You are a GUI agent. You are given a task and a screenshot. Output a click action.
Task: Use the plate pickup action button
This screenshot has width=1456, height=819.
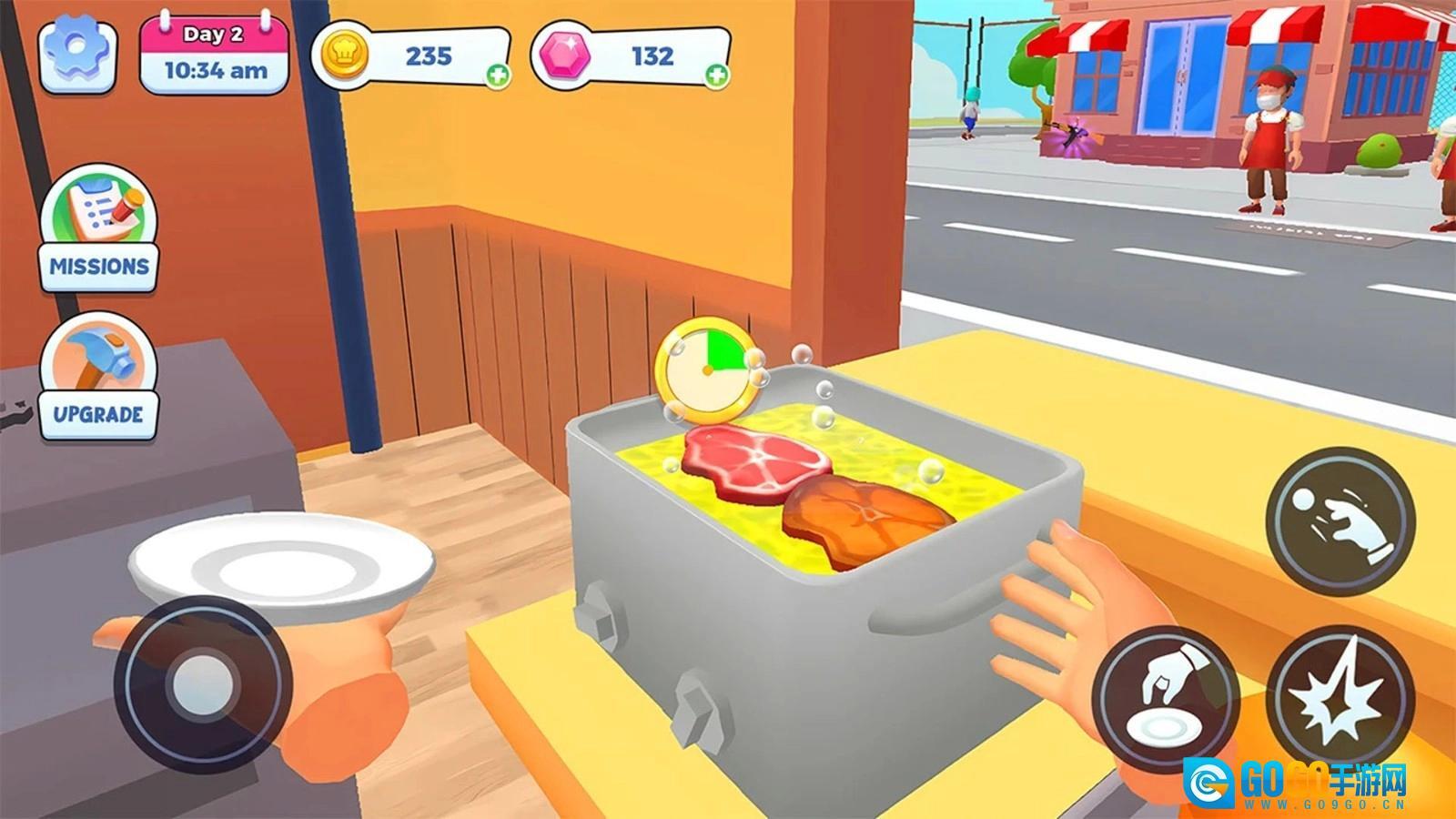point(1166,698)
